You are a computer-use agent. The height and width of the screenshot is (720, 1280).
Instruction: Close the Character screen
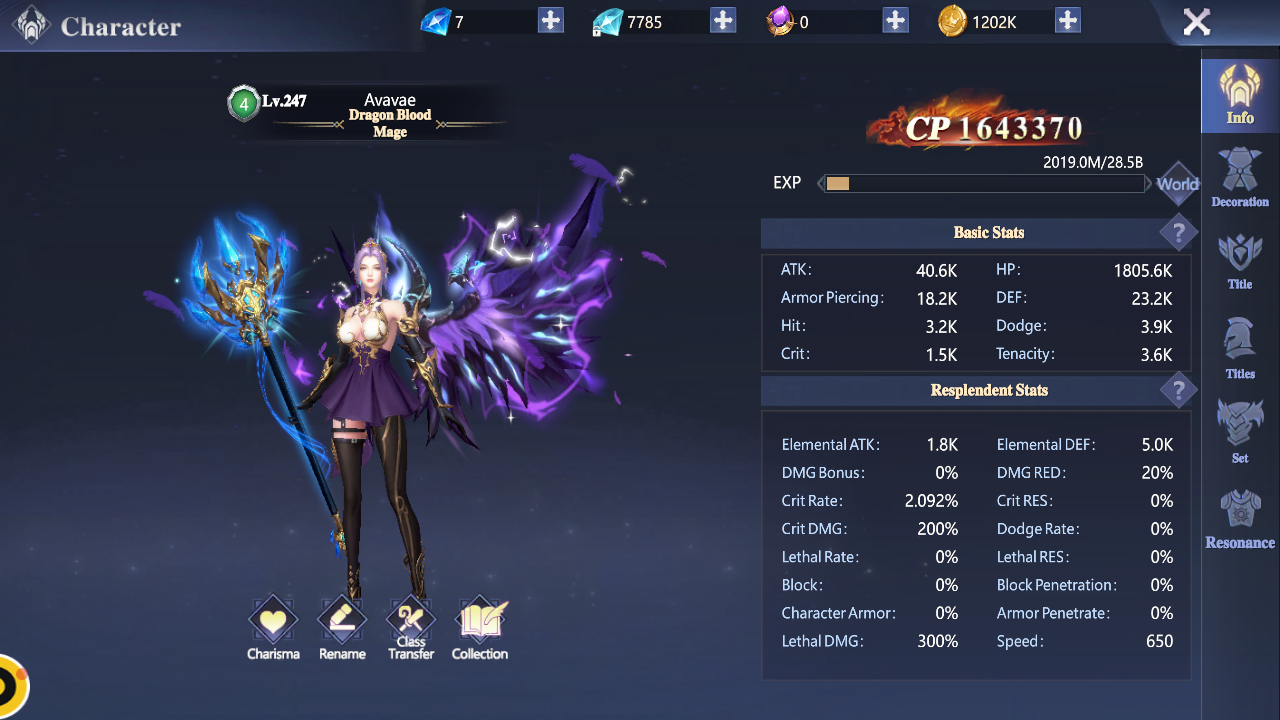click(1196, 22)
